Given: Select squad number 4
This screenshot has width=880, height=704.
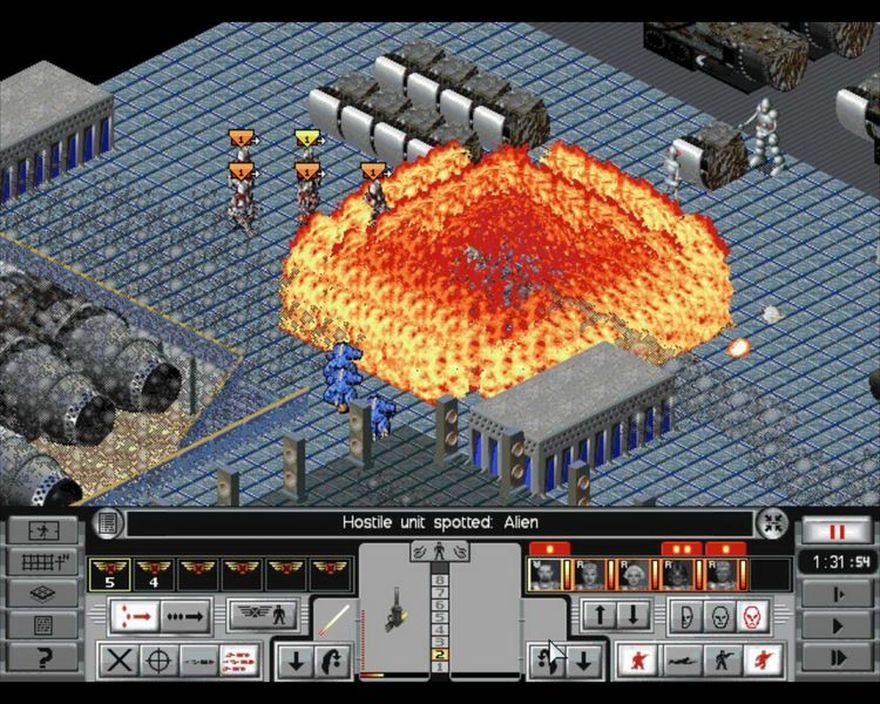Looking at the screenshot, I should click(153, 573).
